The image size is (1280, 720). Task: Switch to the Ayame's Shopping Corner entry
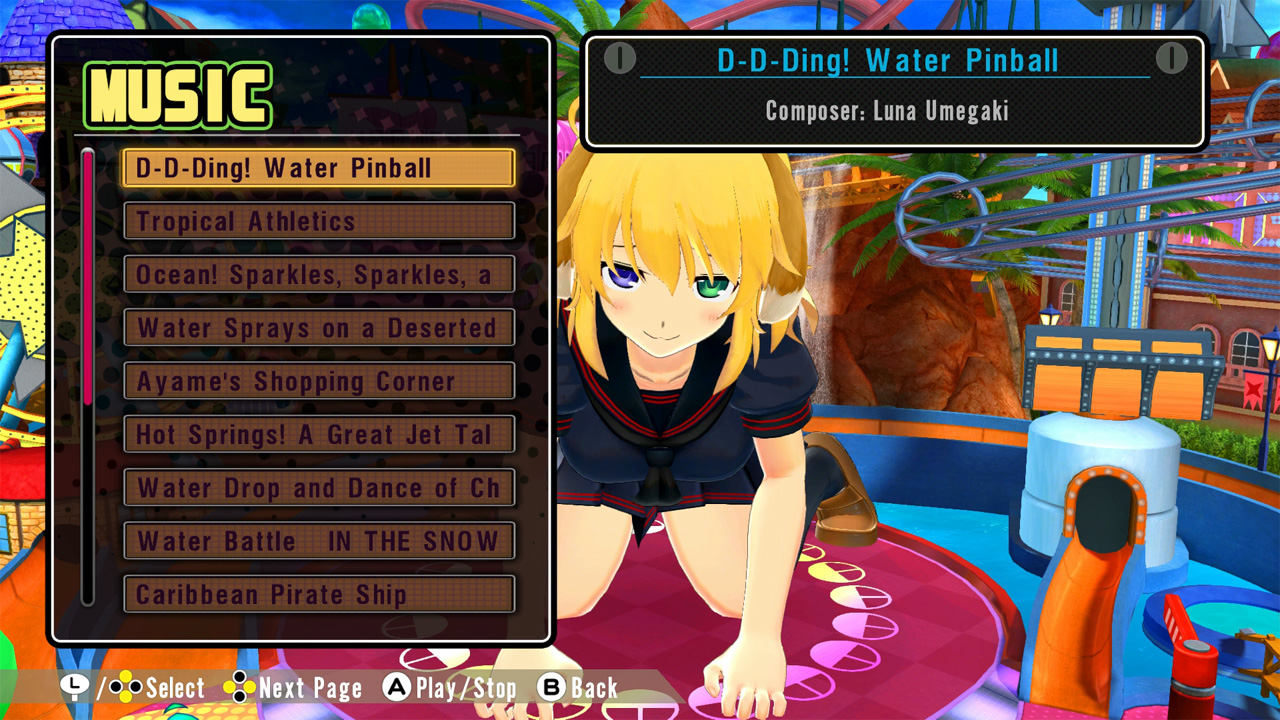(x=318, y=381)
